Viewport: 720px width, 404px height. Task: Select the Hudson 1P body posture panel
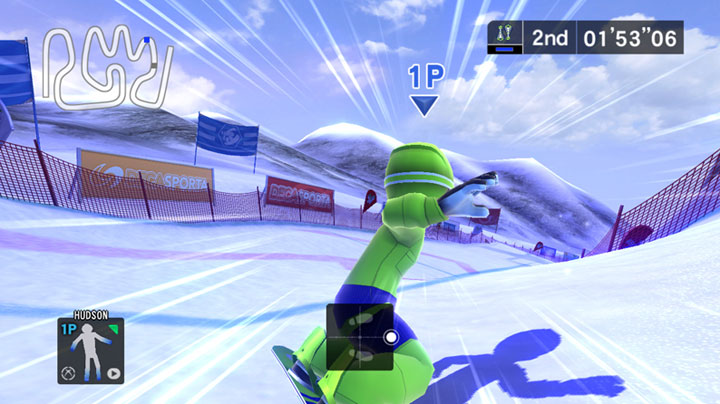[x=91, y=351]
